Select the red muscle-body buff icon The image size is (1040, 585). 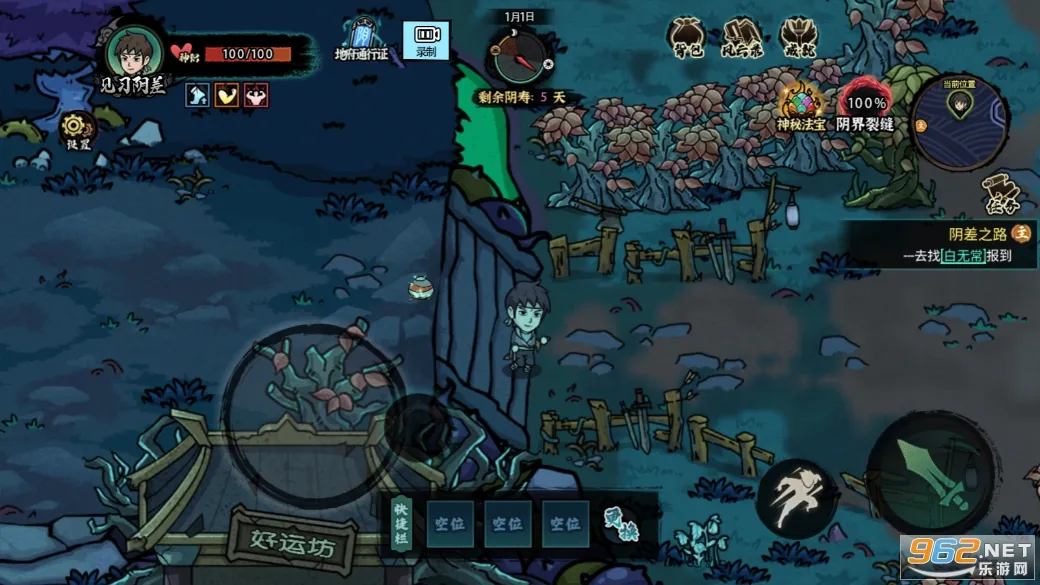pos(257,96)
